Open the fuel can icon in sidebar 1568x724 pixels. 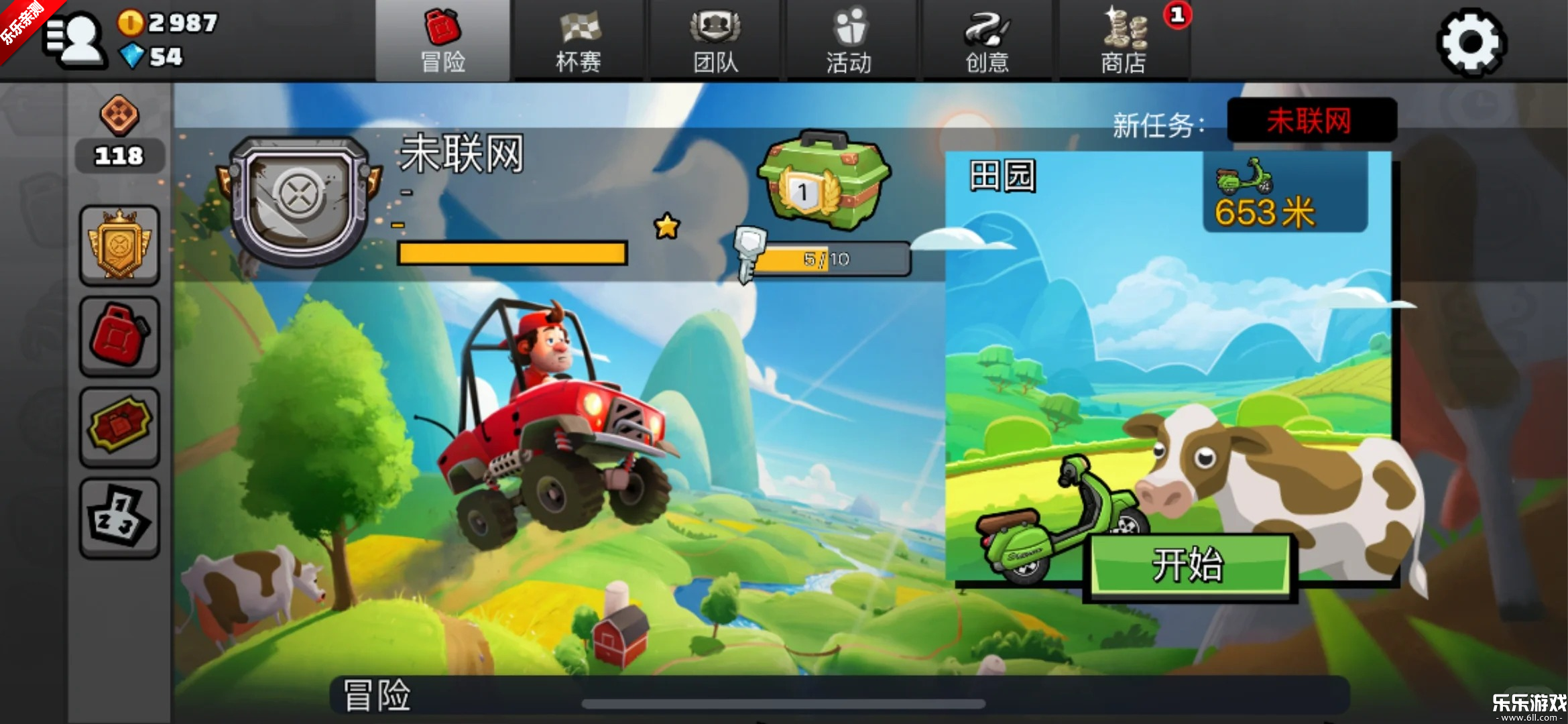pyautogui.click(x=119, y=337)
